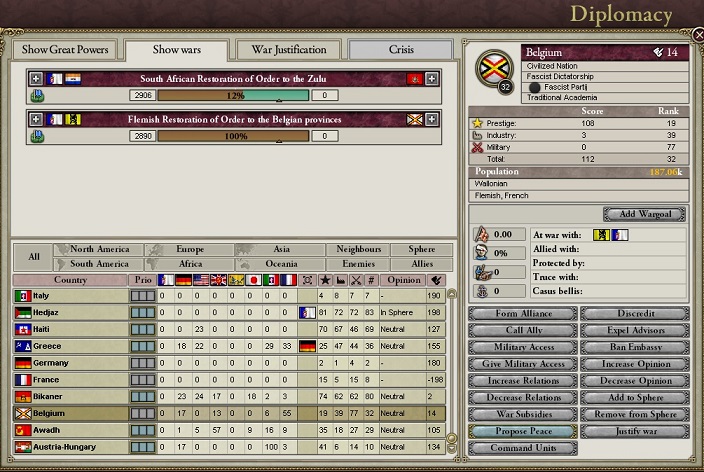Select Italy in the country list
Image resolution: width=704 pixels, height=472 pixels.
coord(70,296)
